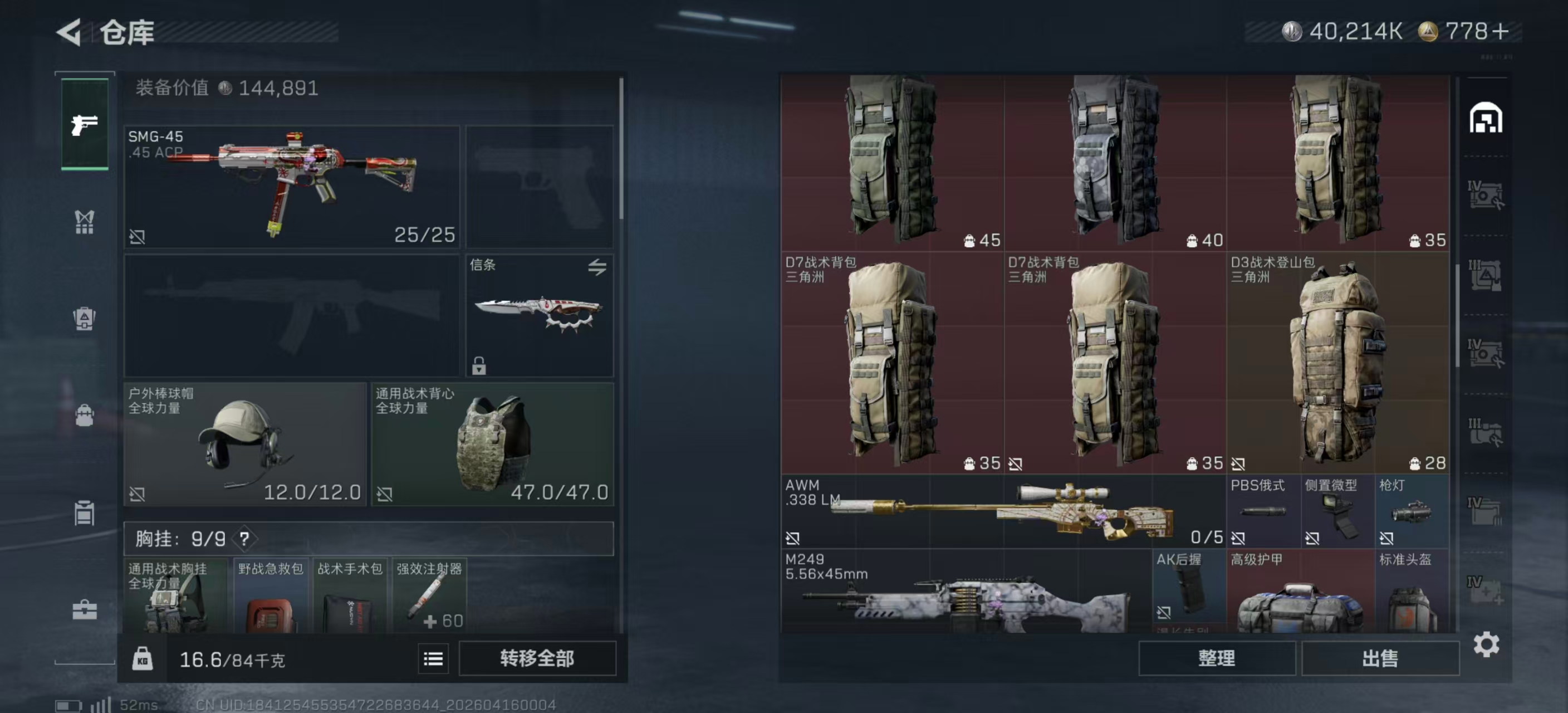Open the list view selector beside the weight display
The image size is (1568, 713).
point(433,659)
